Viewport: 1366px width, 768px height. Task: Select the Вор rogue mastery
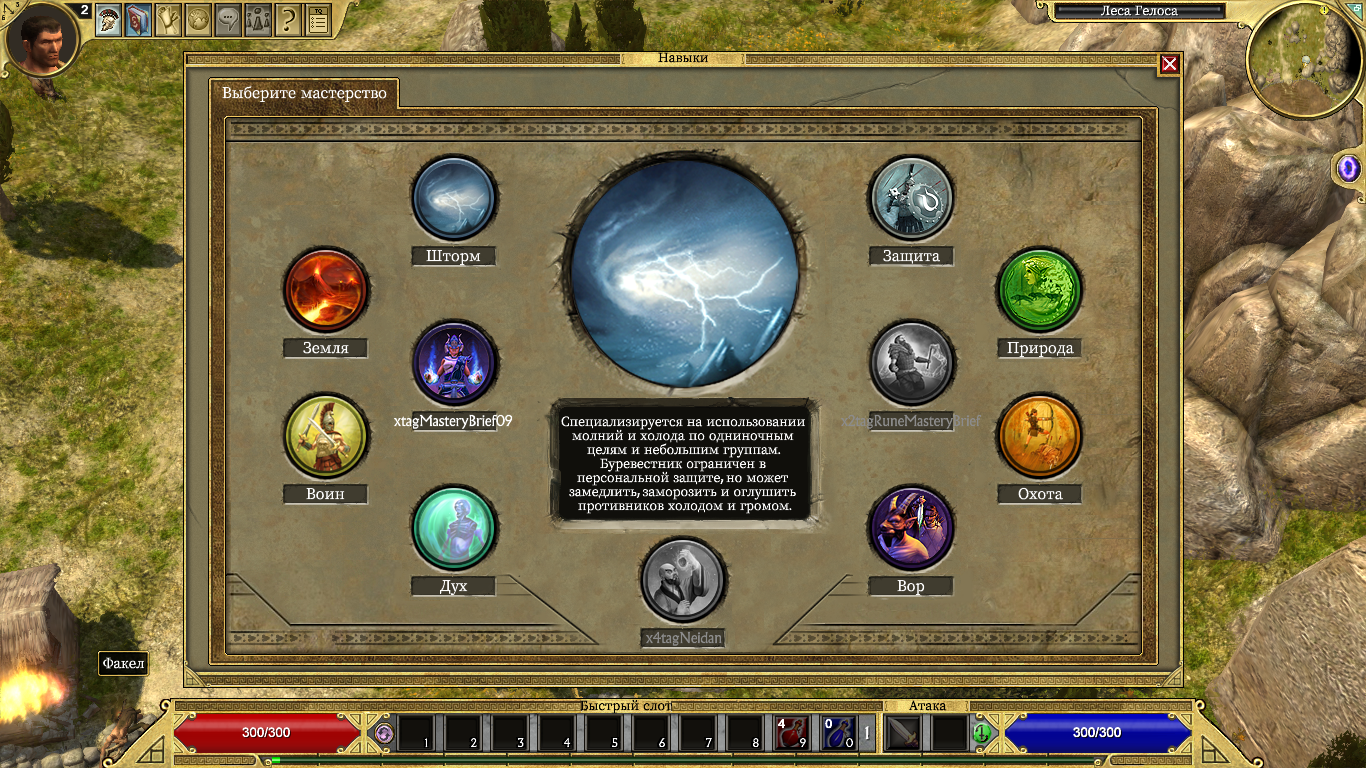[x=910, y=528]
